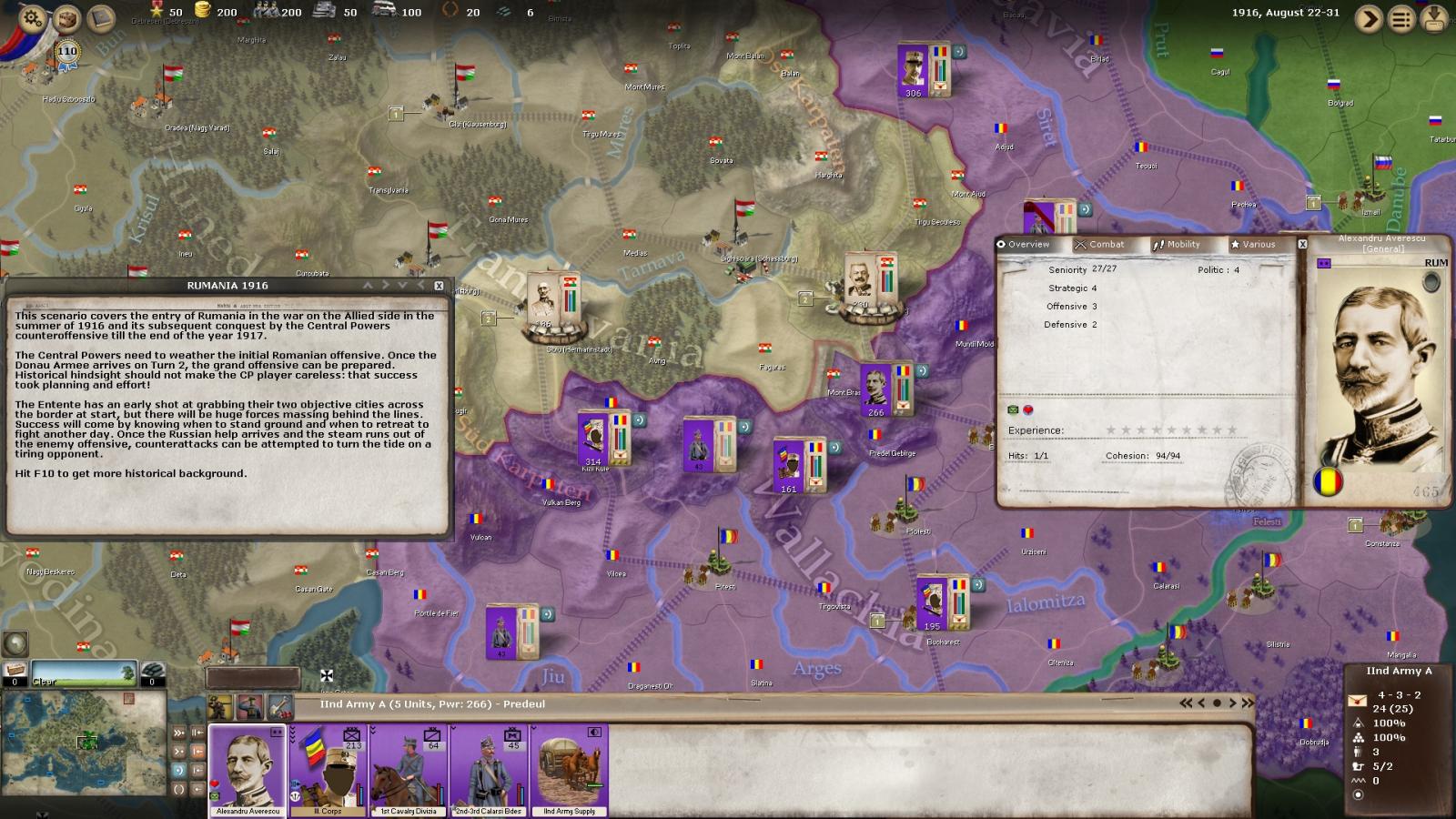Click the save game tray icon

[1434, 18]
